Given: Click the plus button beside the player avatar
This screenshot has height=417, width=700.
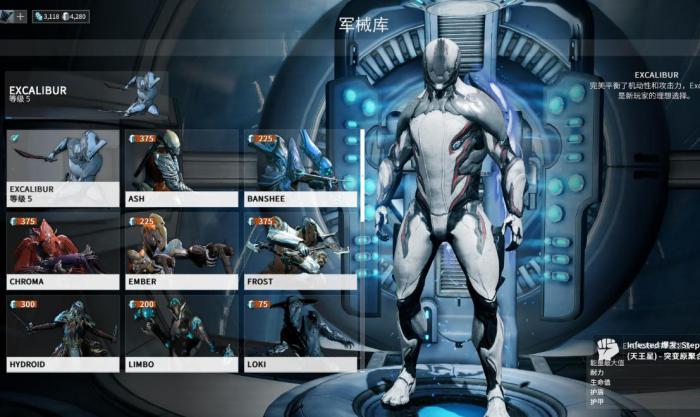Looking at the screenshot, I should point(21,16).
